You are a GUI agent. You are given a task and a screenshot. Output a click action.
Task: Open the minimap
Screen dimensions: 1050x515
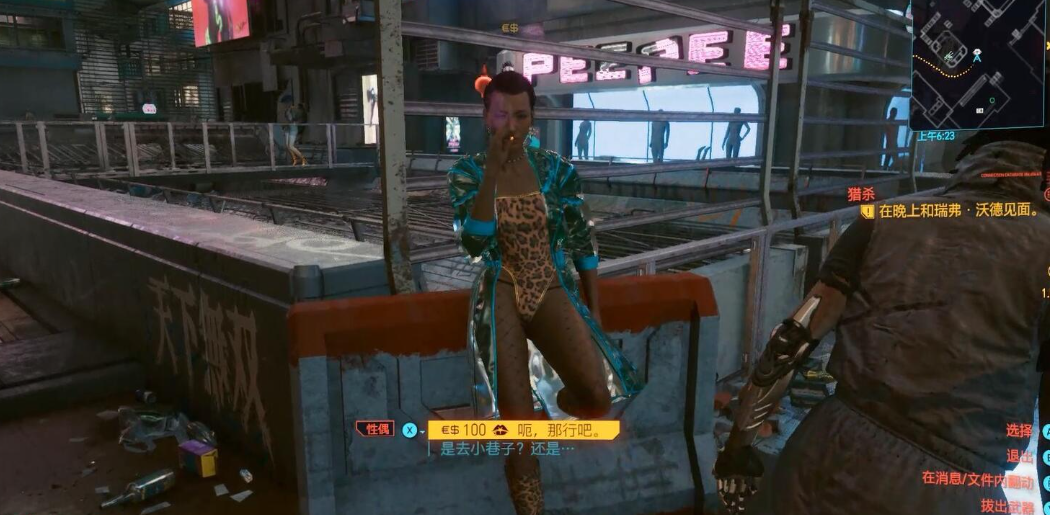pos(977,62)
